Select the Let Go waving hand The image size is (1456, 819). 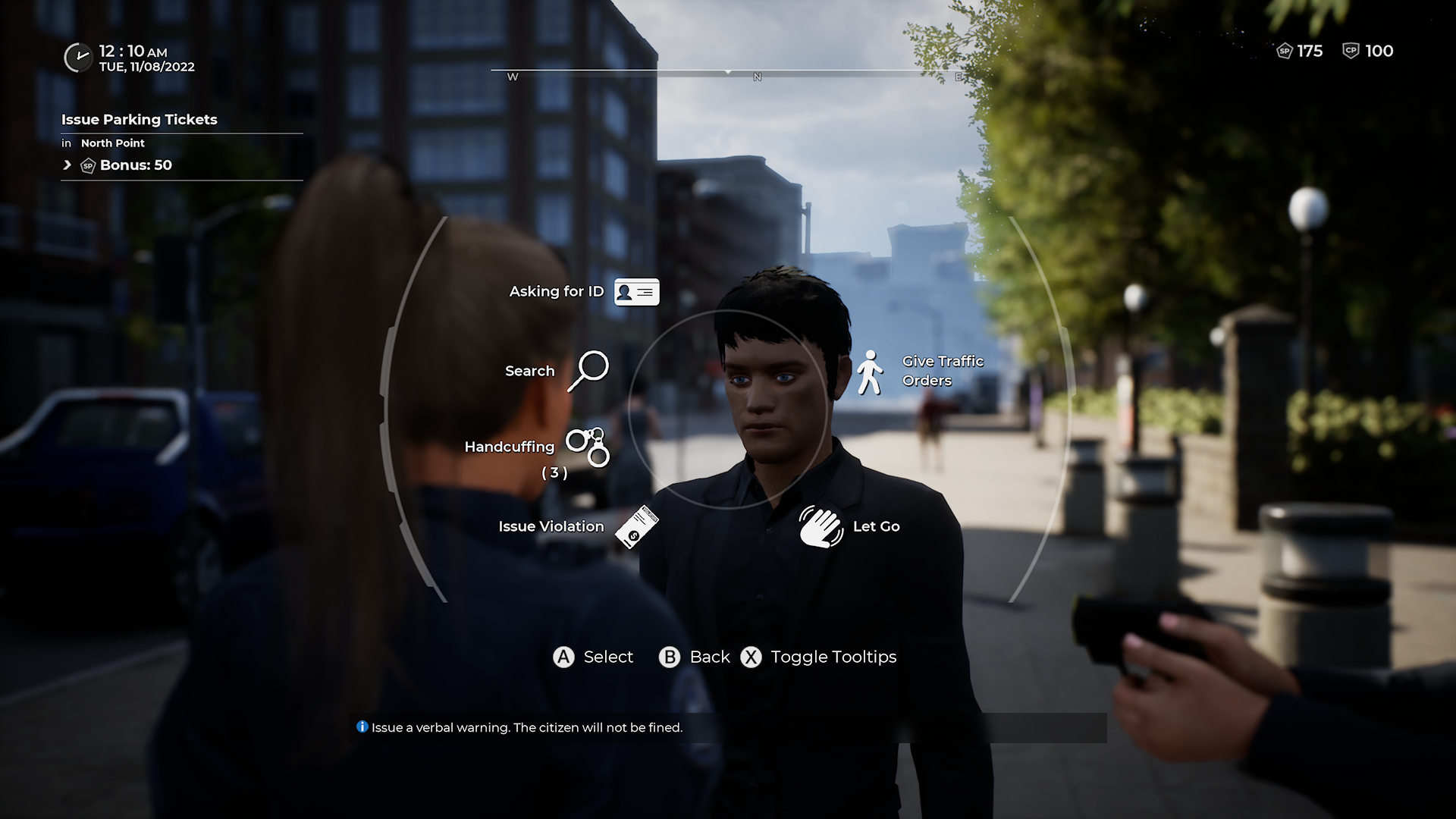[x=821, y=526]
